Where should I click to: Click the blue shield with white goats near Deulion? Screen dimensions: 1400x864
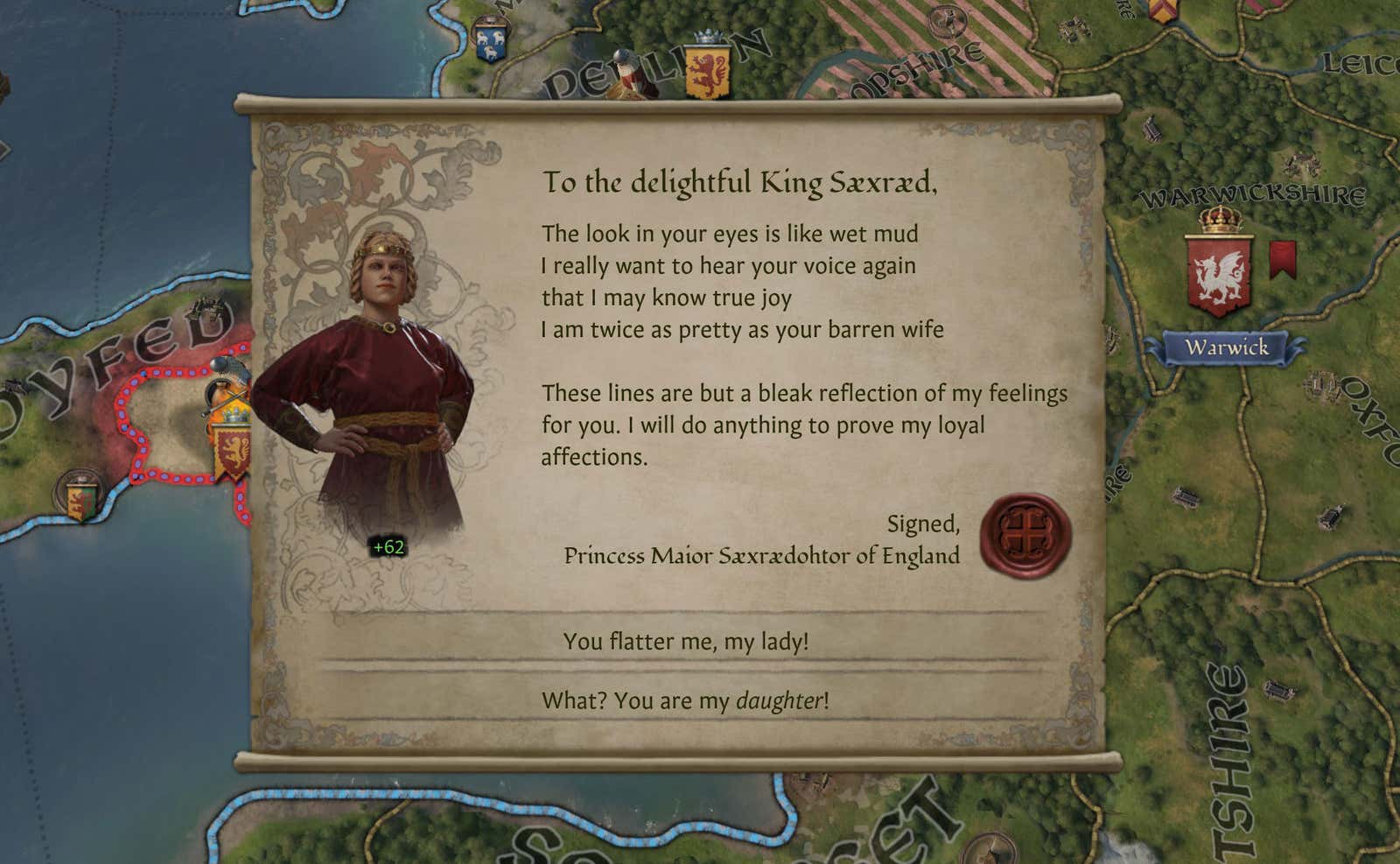[491, 39]
